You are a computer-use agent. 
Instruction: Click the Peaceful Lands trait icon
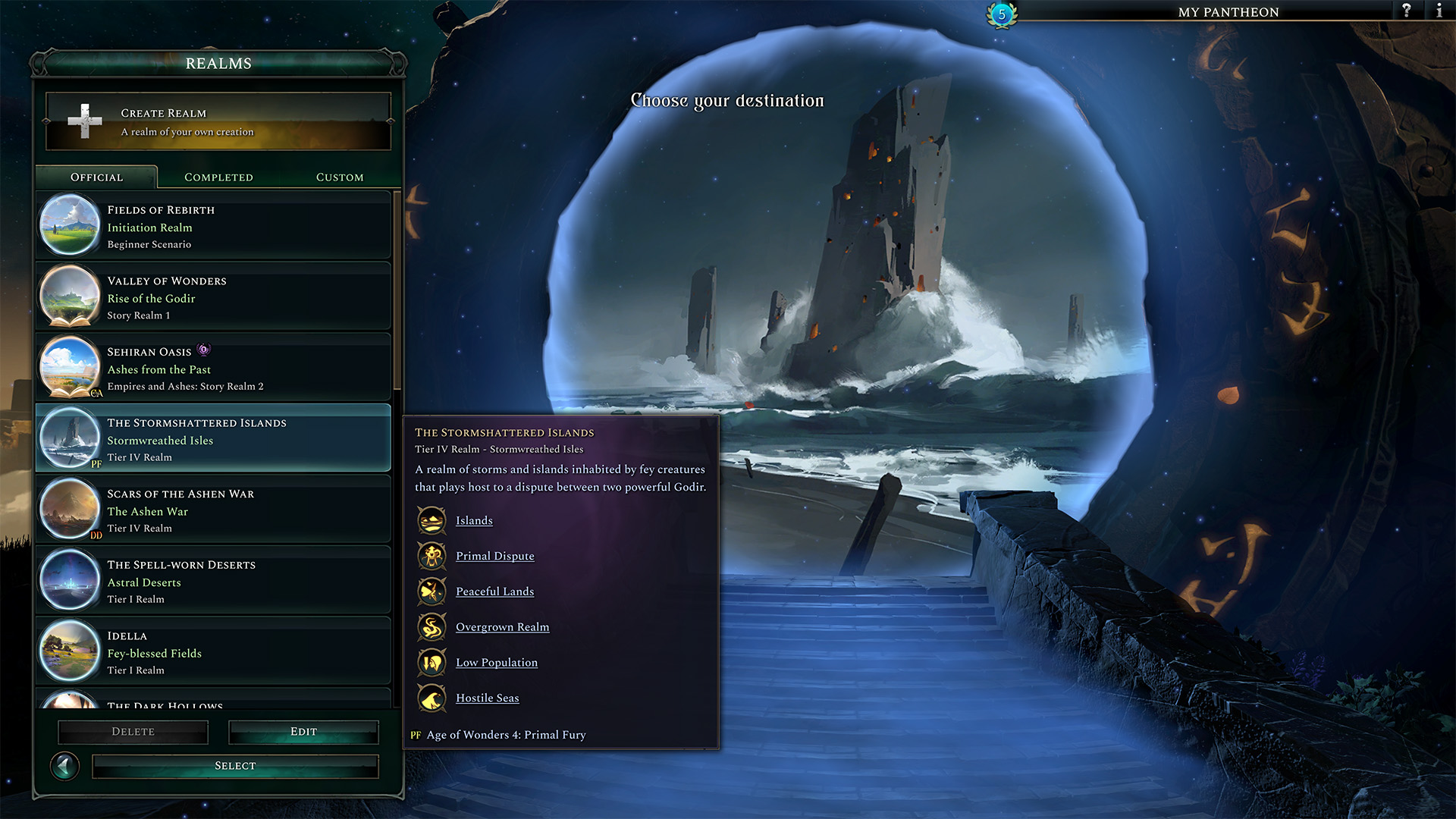pyautogui.click(x=431, y=591)
